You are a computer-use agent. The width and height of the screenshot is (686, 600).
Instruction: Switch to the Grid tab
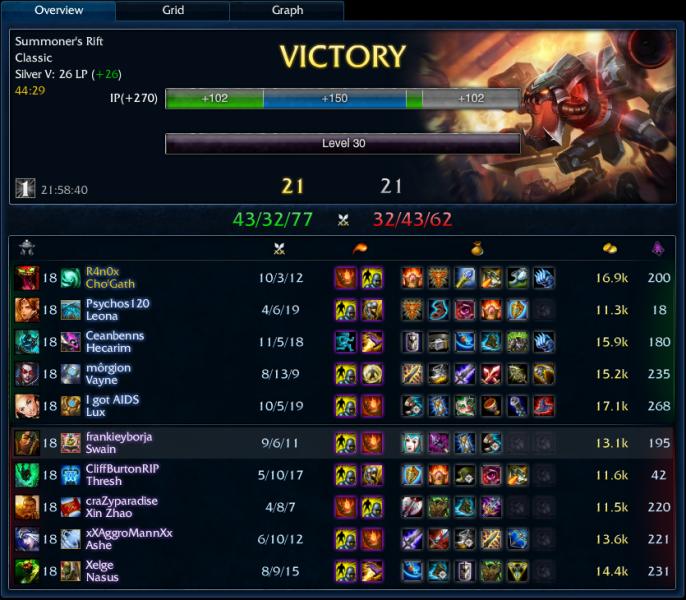click(x=172, y=11)
